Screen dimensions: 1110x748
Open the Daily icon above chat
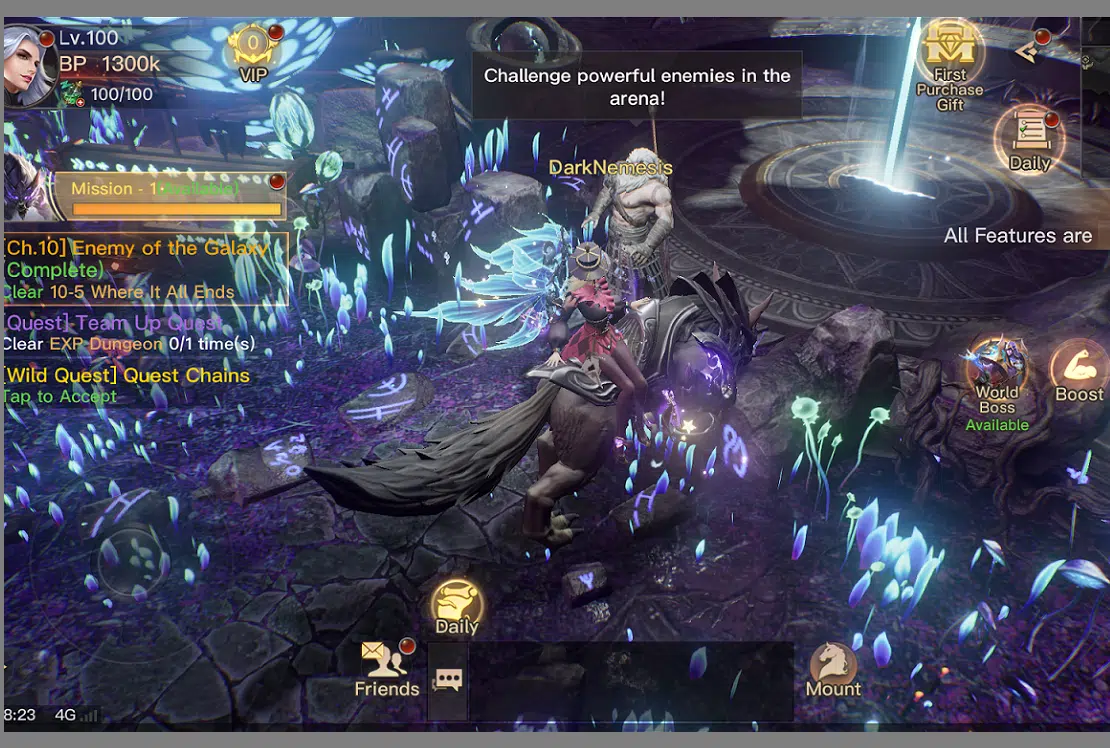[457, 606]
